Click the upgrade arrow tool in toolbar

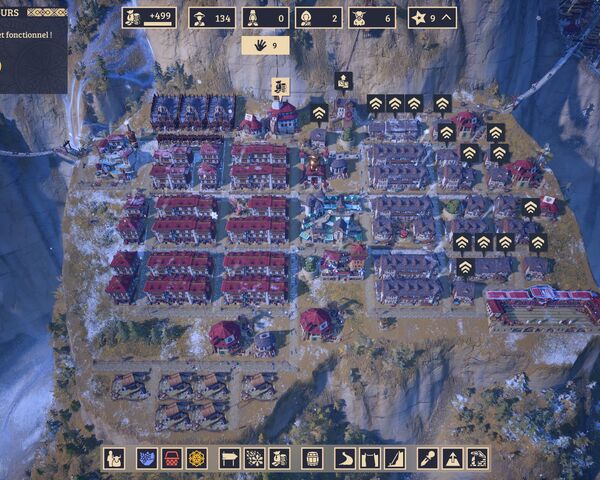tap(452, 458)
